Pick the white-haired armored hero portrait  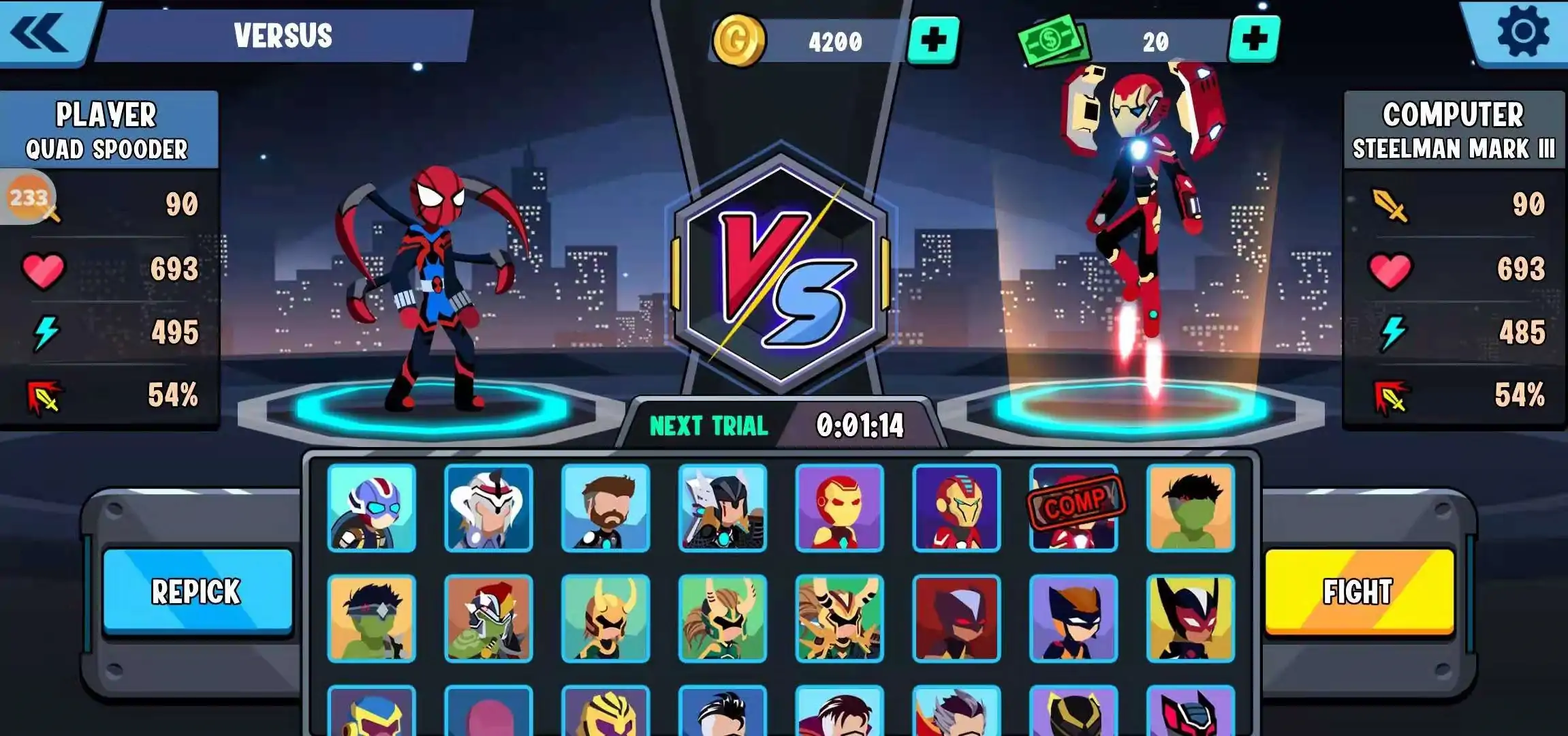[x=488, y=508]
